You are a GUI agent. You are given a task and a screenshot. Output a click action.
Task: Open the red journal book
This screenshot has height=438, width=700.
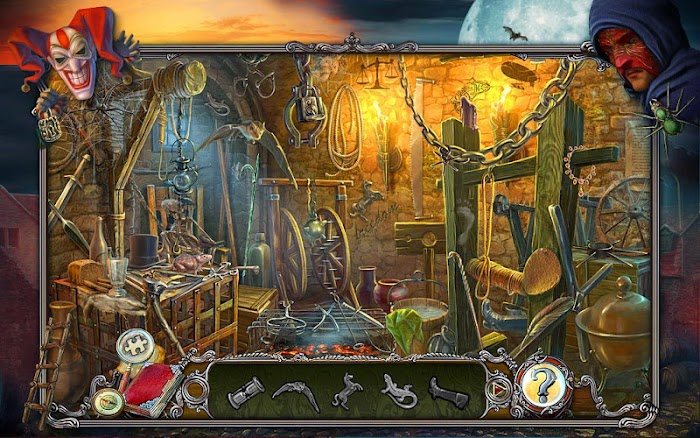[152, 385]
